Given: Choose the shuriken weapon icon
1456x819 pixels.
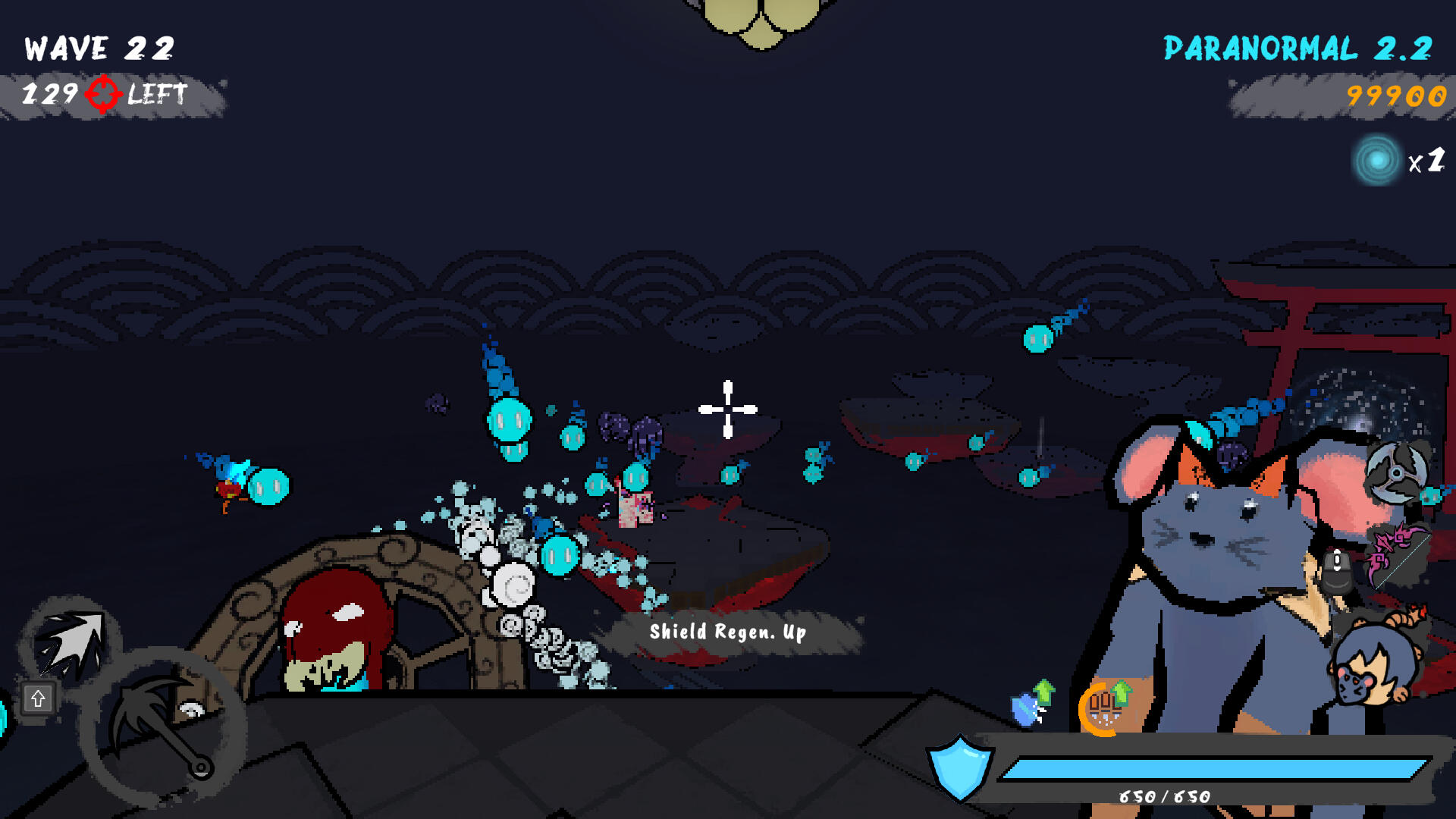Looking at the screenshot, I should [1397, 472].
